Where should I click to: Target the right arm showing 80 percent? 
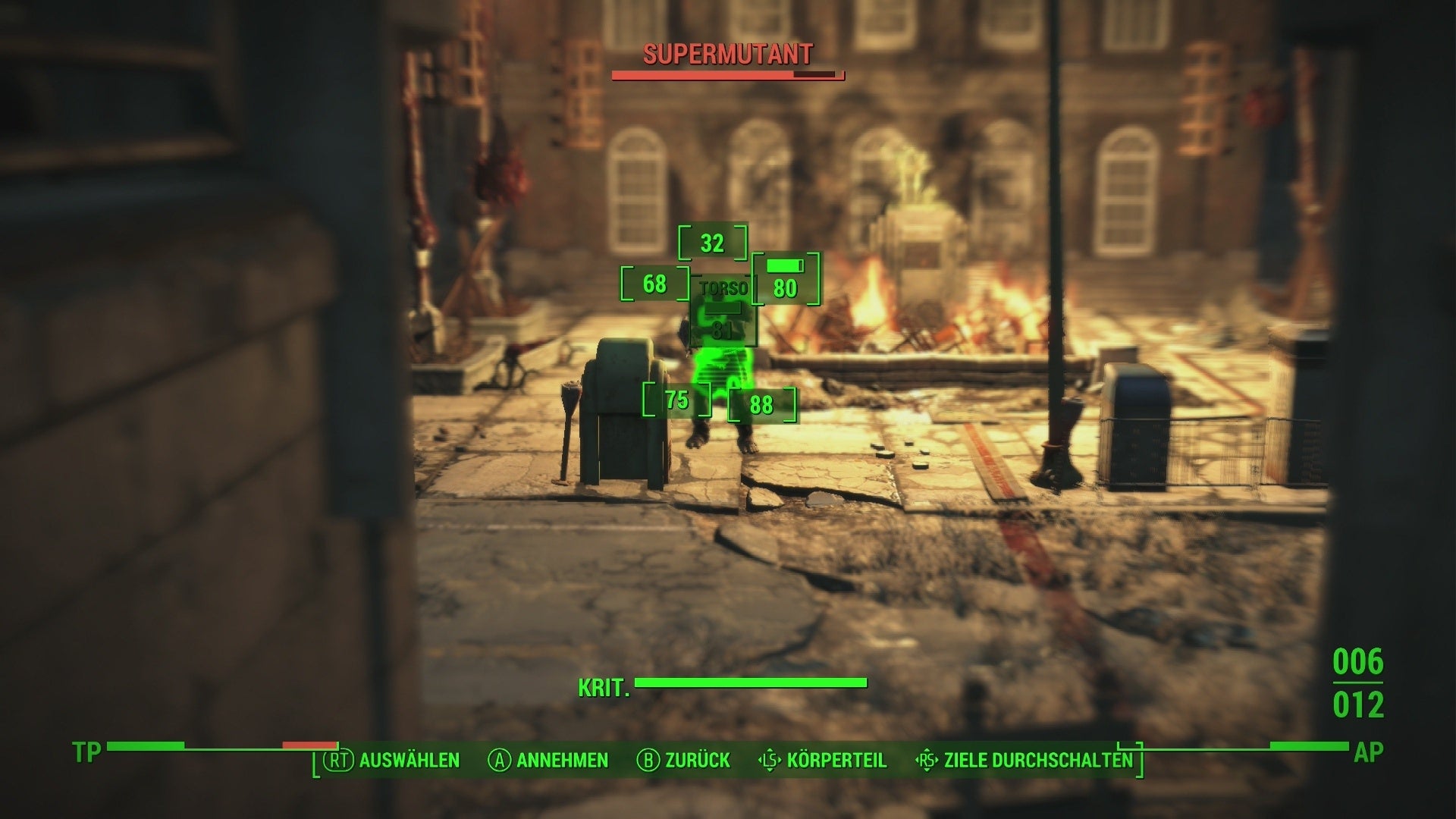786,288
